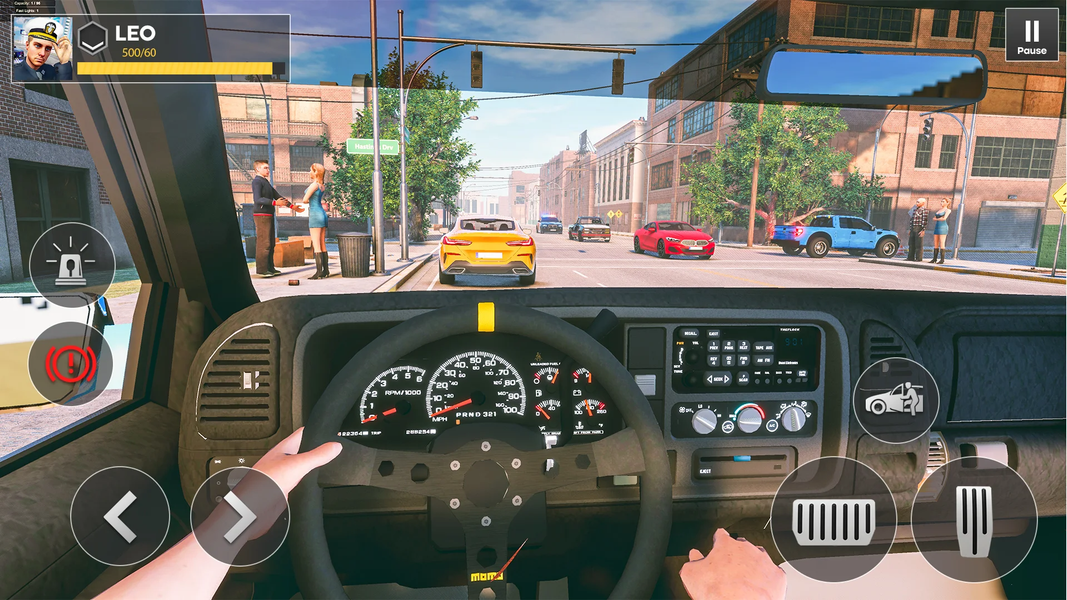Steer right with the right arrow
The height and width of the screenshot is (600, 1067).
[240, 516]
